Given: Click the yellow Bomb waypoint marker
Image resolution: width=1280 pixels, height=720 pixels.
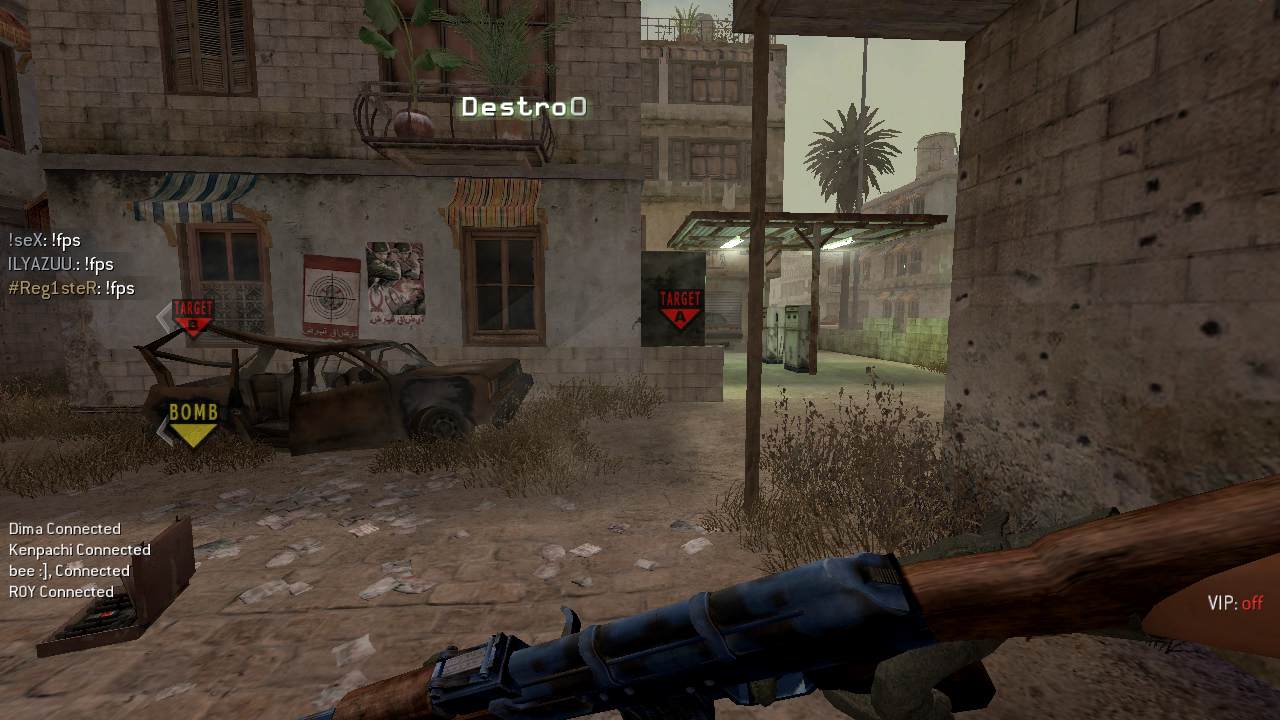Looking at the screenshot, I should tap(193, 422).
